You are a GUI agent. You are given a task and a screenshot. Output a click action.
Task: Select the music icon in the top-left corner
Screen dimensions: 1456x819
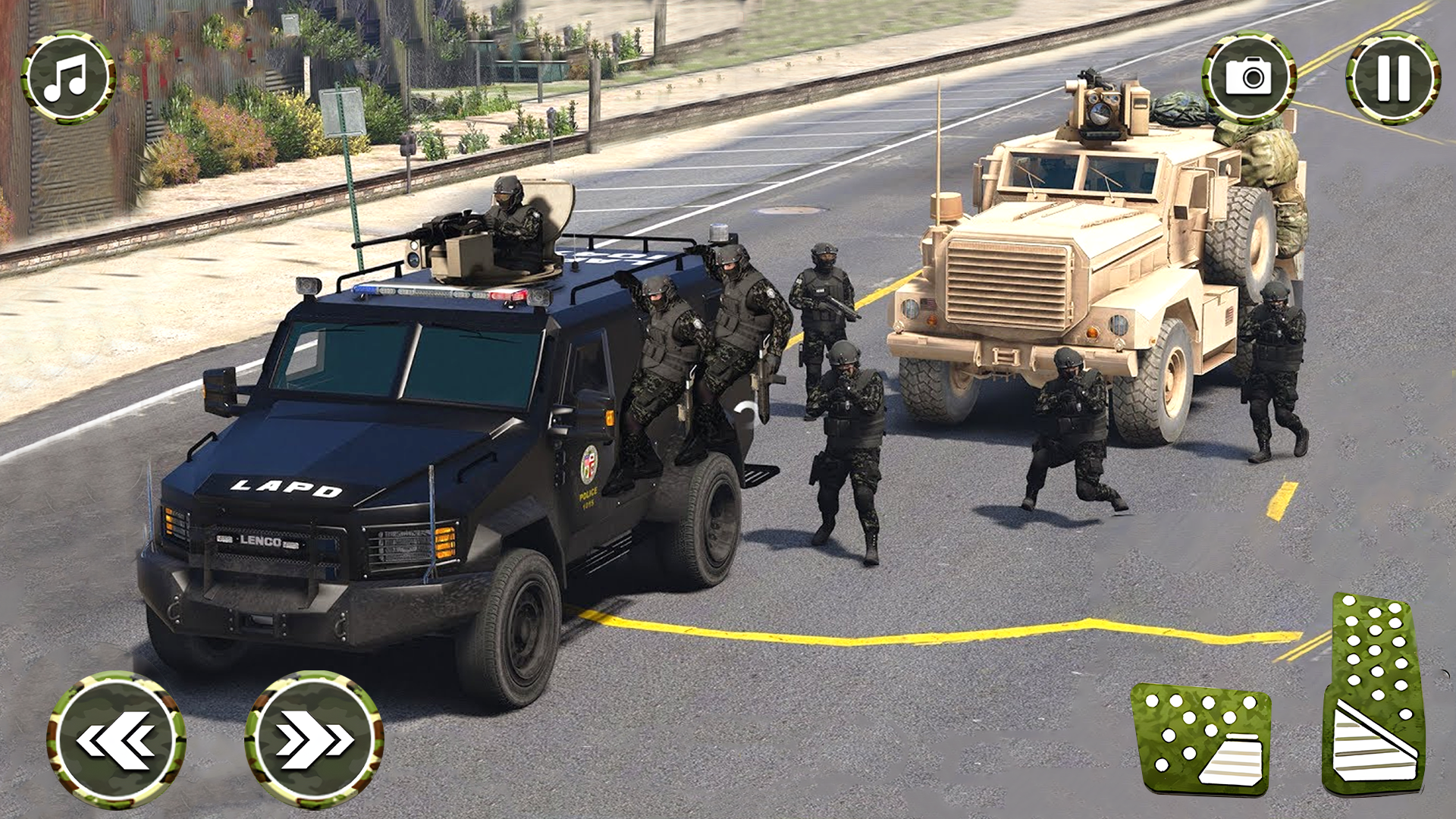67,78
